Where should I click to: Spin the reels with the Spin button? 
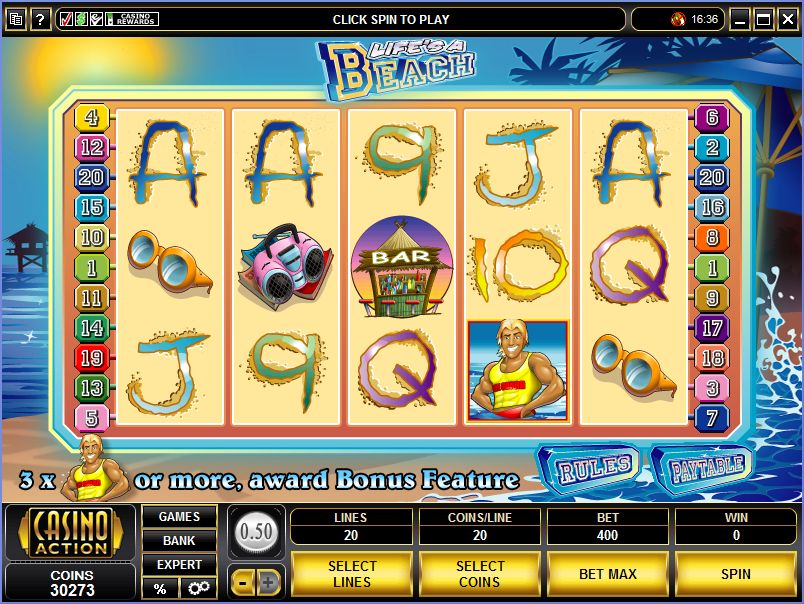[x=735, y=574]
